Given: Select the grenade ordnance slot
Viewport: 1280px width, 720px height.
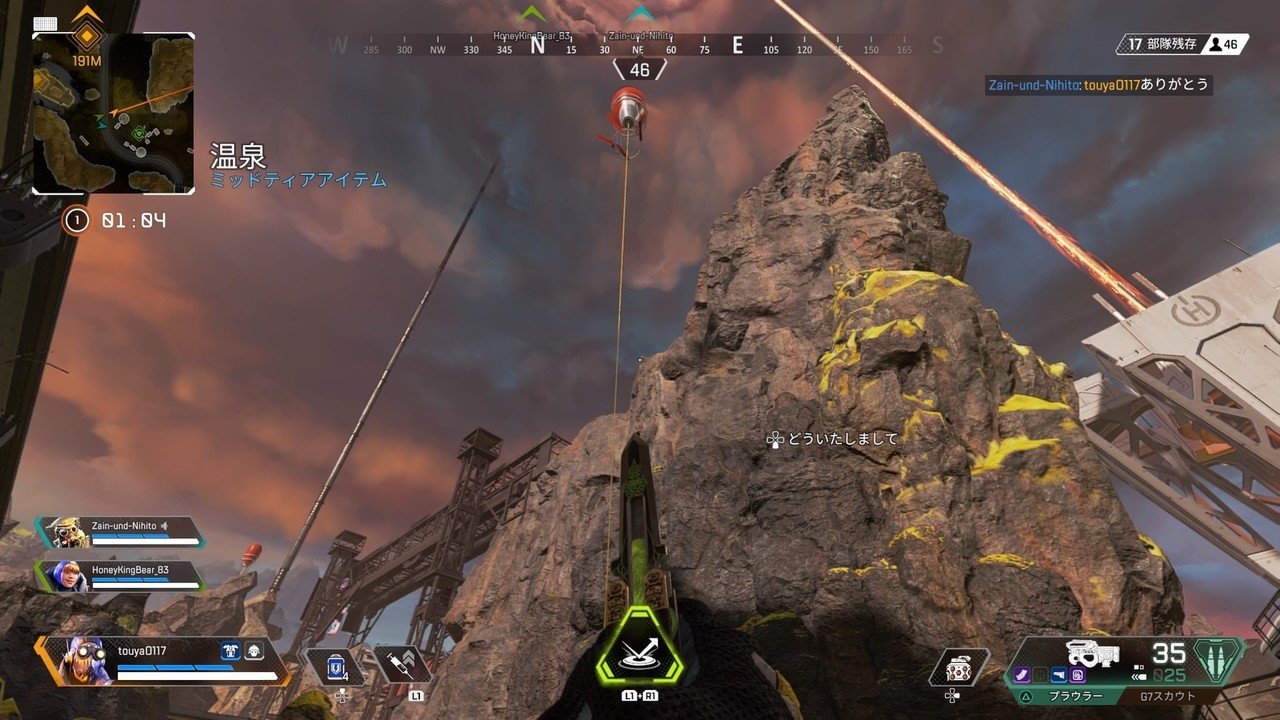Looking at the screenshot, I should pos(959,667).
